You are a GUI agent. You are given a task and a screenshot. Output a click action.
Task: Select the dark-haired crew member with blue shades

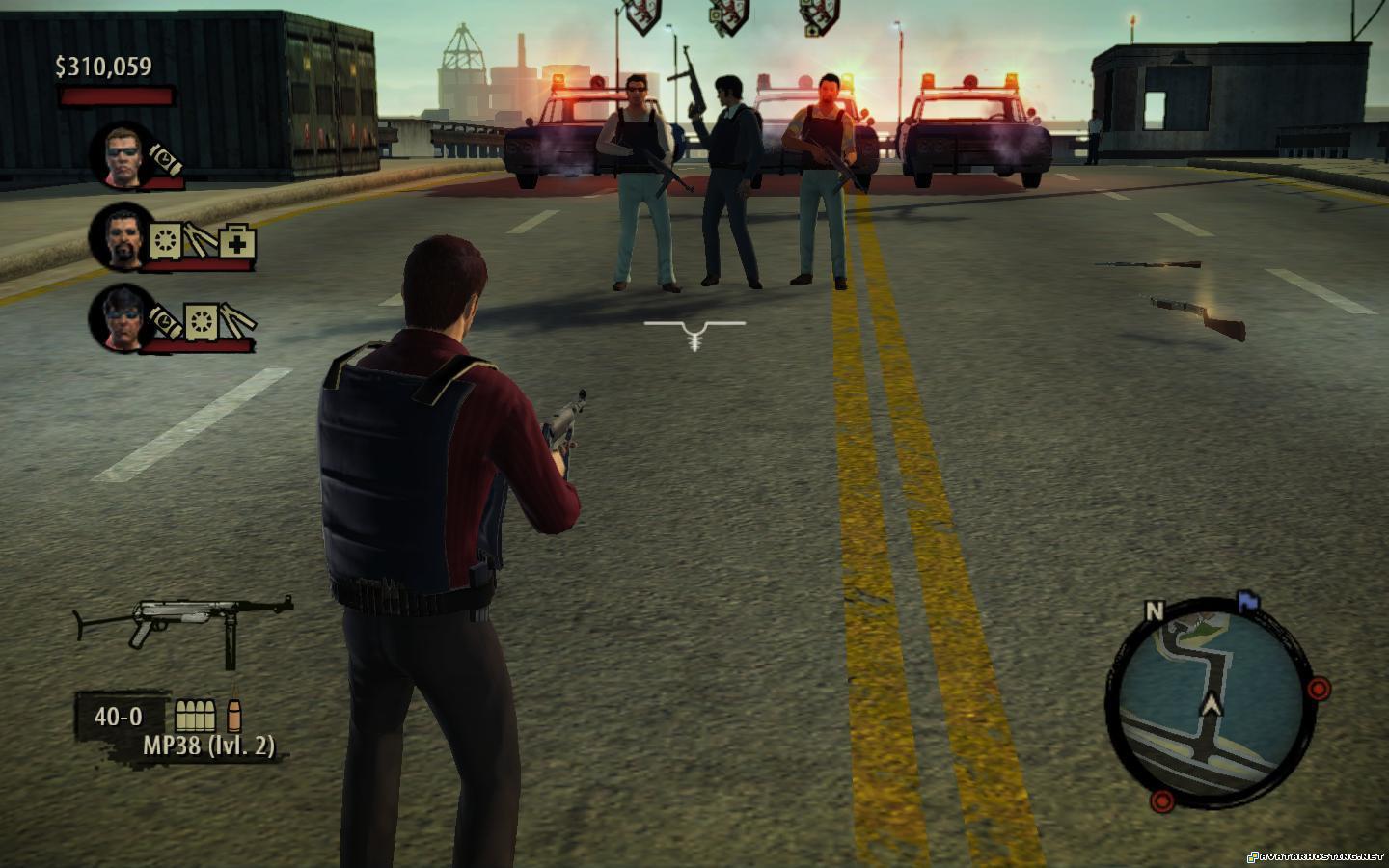pos(120,318)
